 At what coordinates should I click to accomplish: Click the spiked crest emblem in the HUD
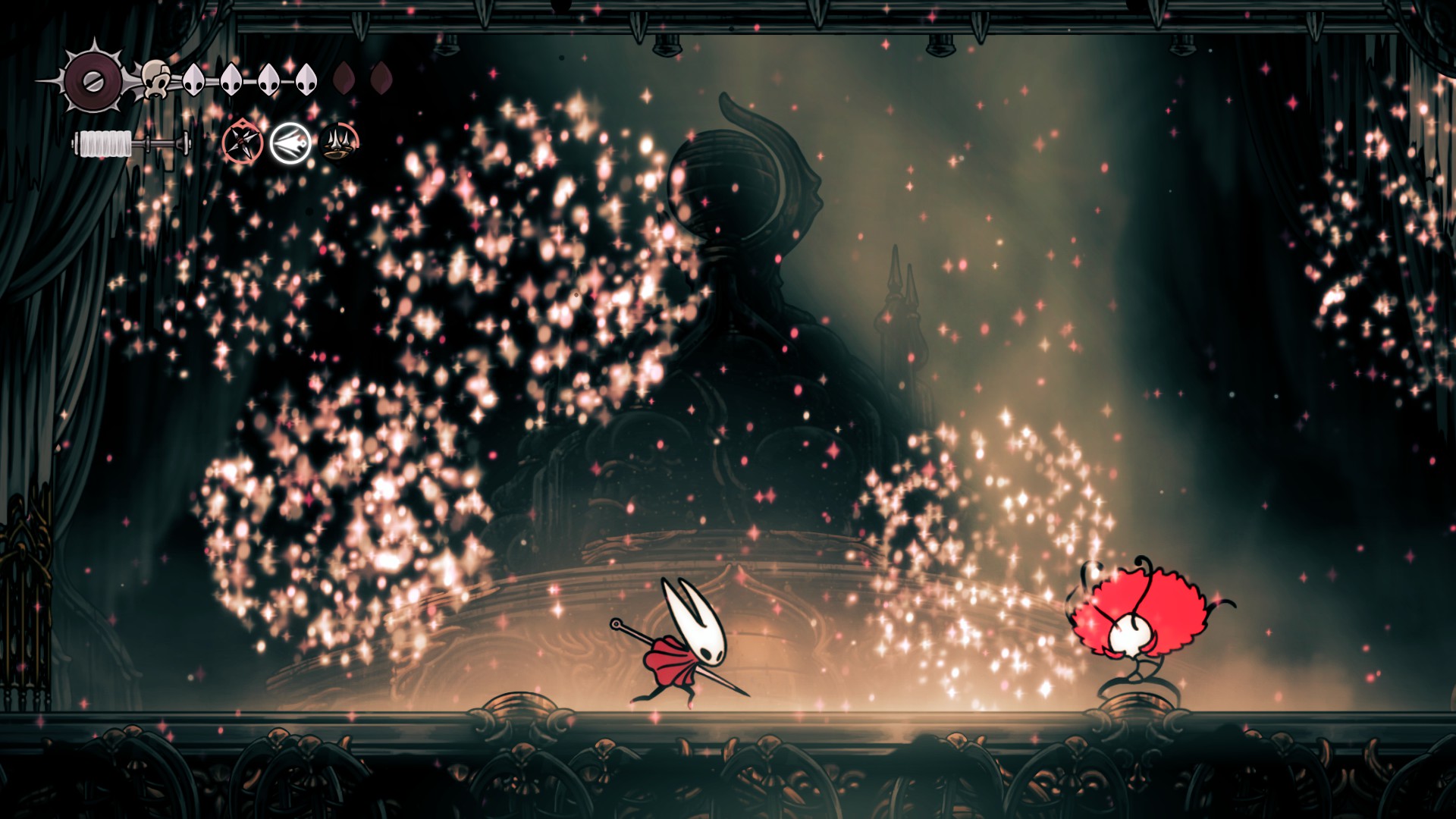coord(93,78)
